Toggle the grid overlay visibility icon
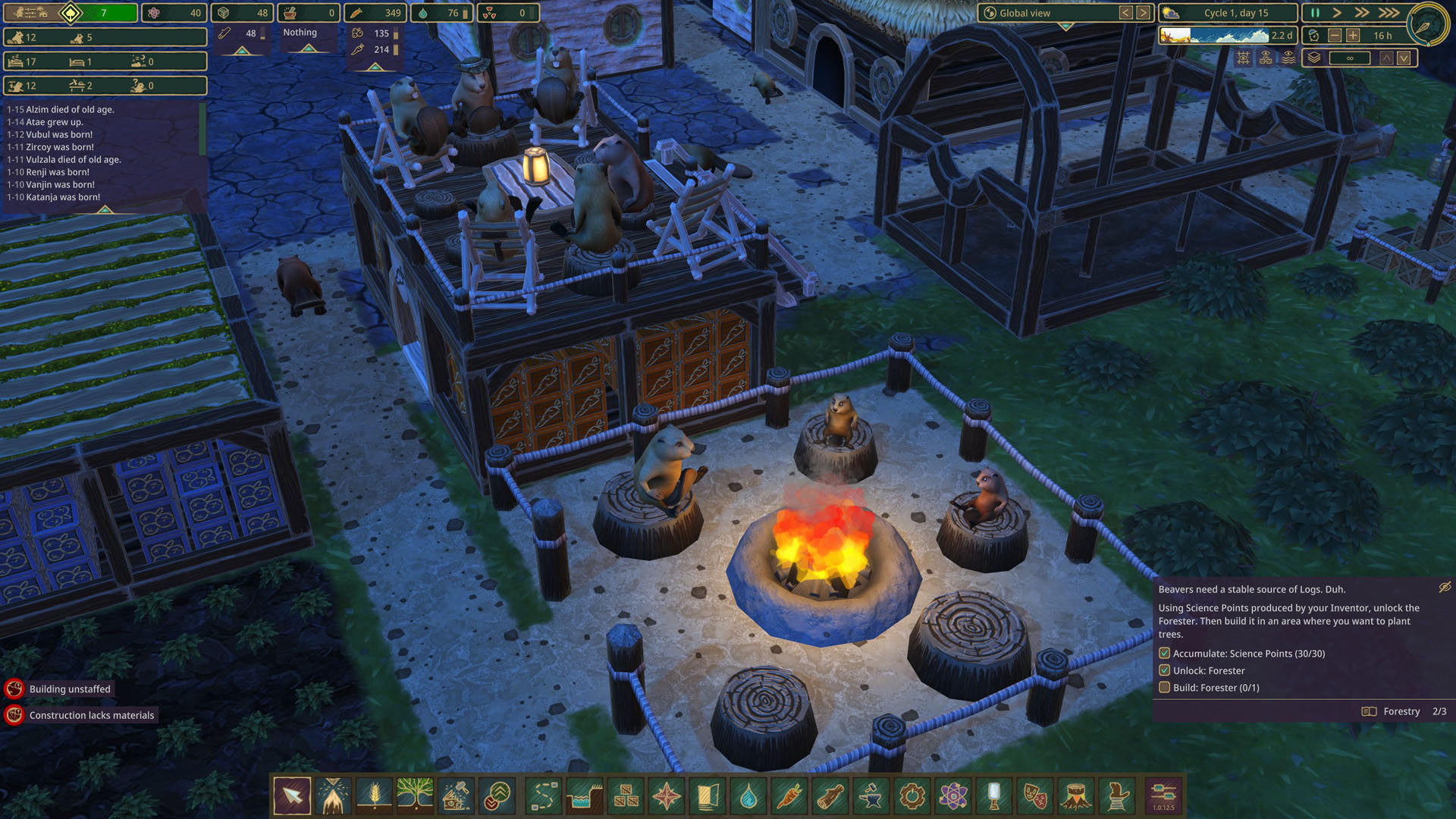This screenshot has width=1456, height=819. click(x=1243, y=58)
